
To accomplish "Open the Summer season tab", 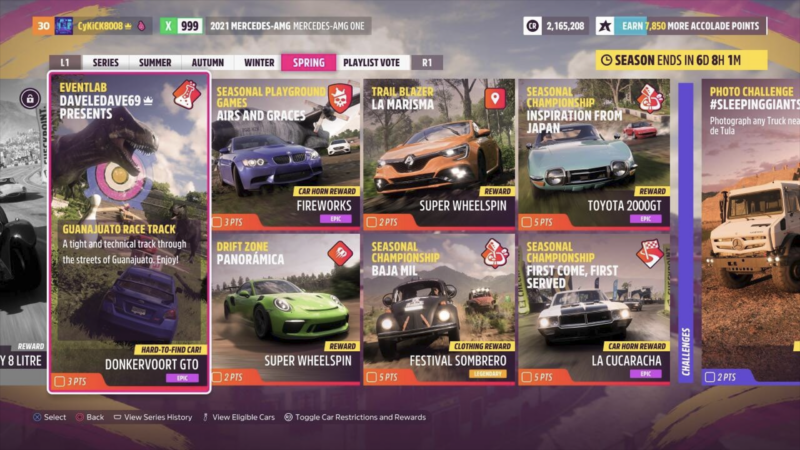I will (x=155, y=62).
